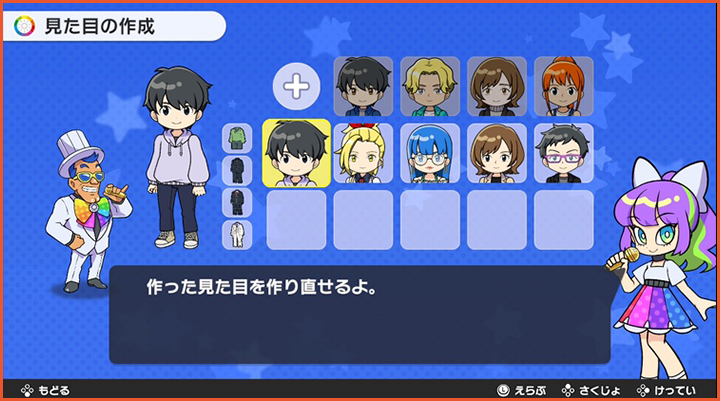Choose the blond man in teal jacket

[430, 86]
